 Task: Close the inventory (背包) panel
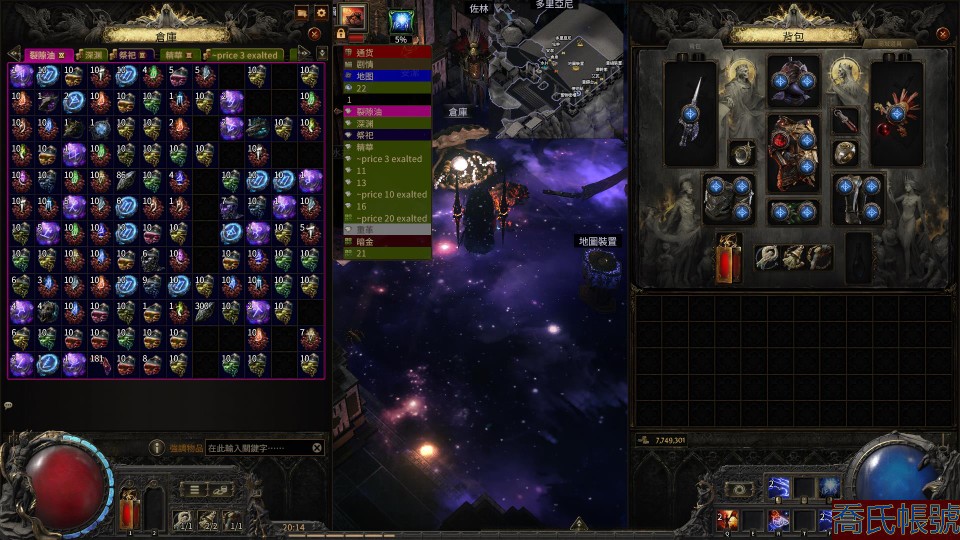942,33
